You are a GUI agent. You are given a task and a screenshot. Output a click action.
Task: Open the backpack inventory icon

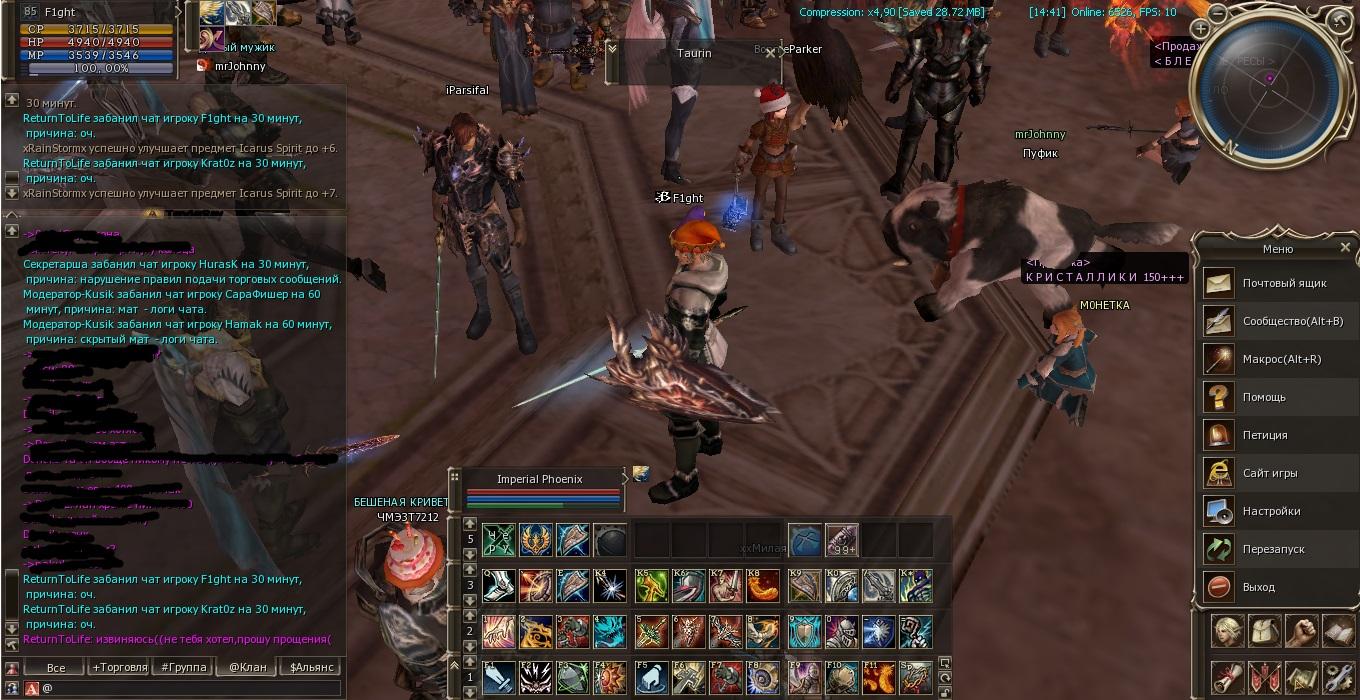1264,632
